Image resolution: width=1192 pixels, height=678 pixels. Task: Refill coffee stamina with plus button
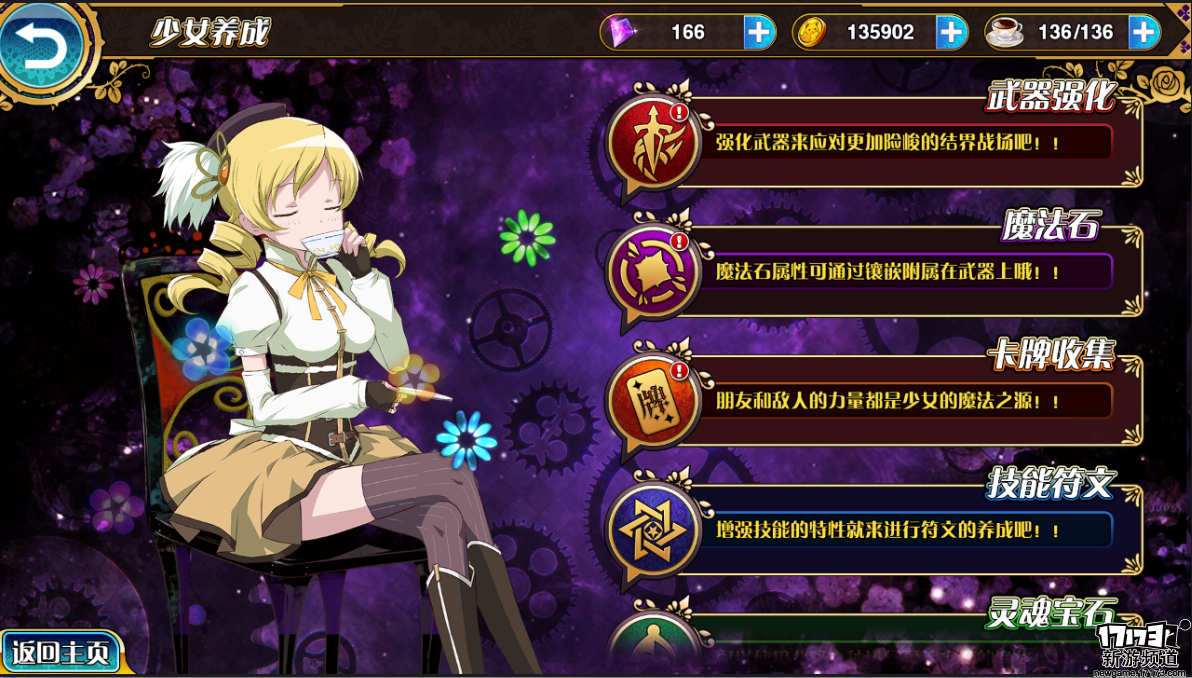point(1144,32)
